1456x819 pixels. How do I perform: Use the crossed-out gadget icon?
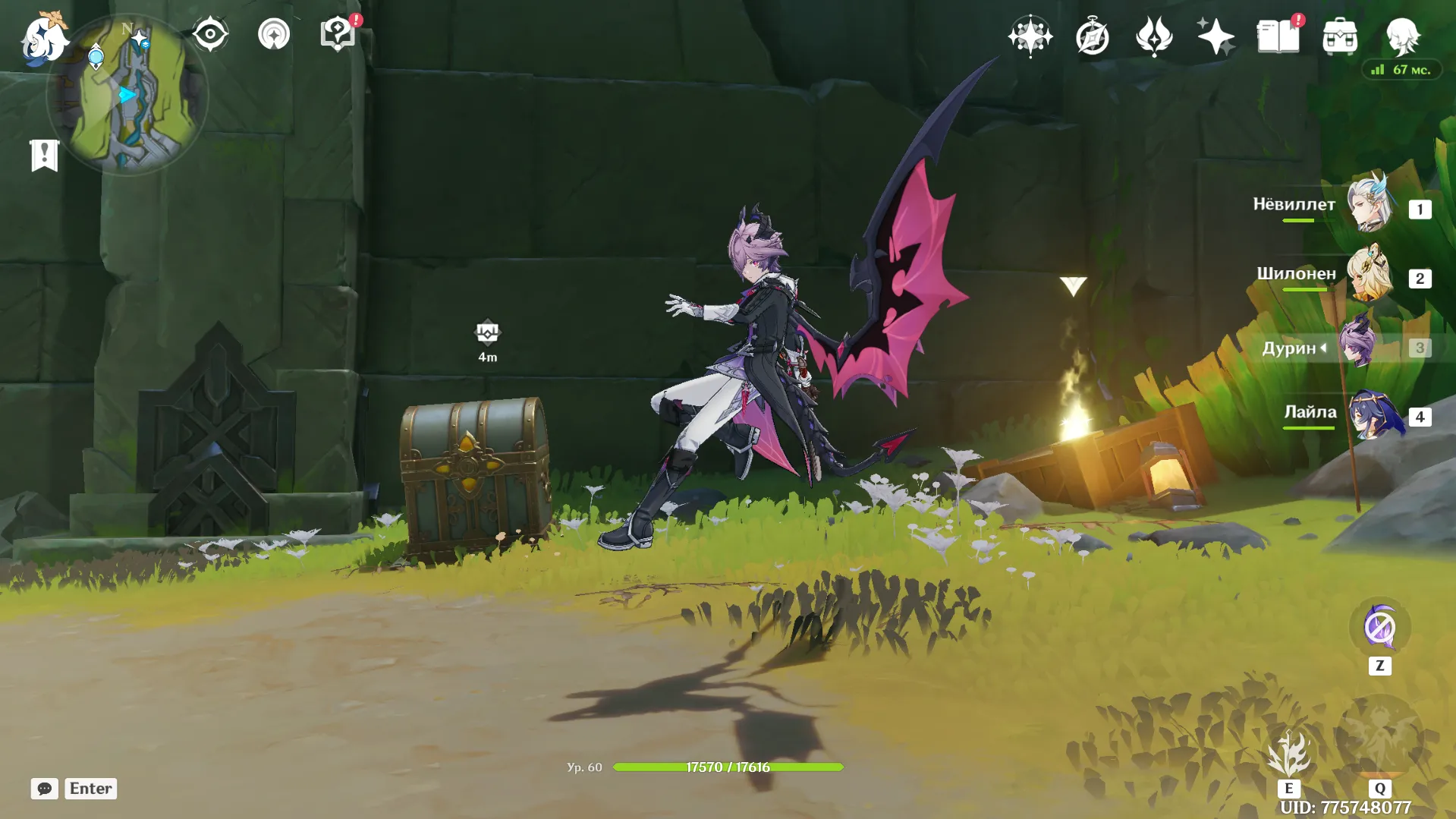(1379, 628)
